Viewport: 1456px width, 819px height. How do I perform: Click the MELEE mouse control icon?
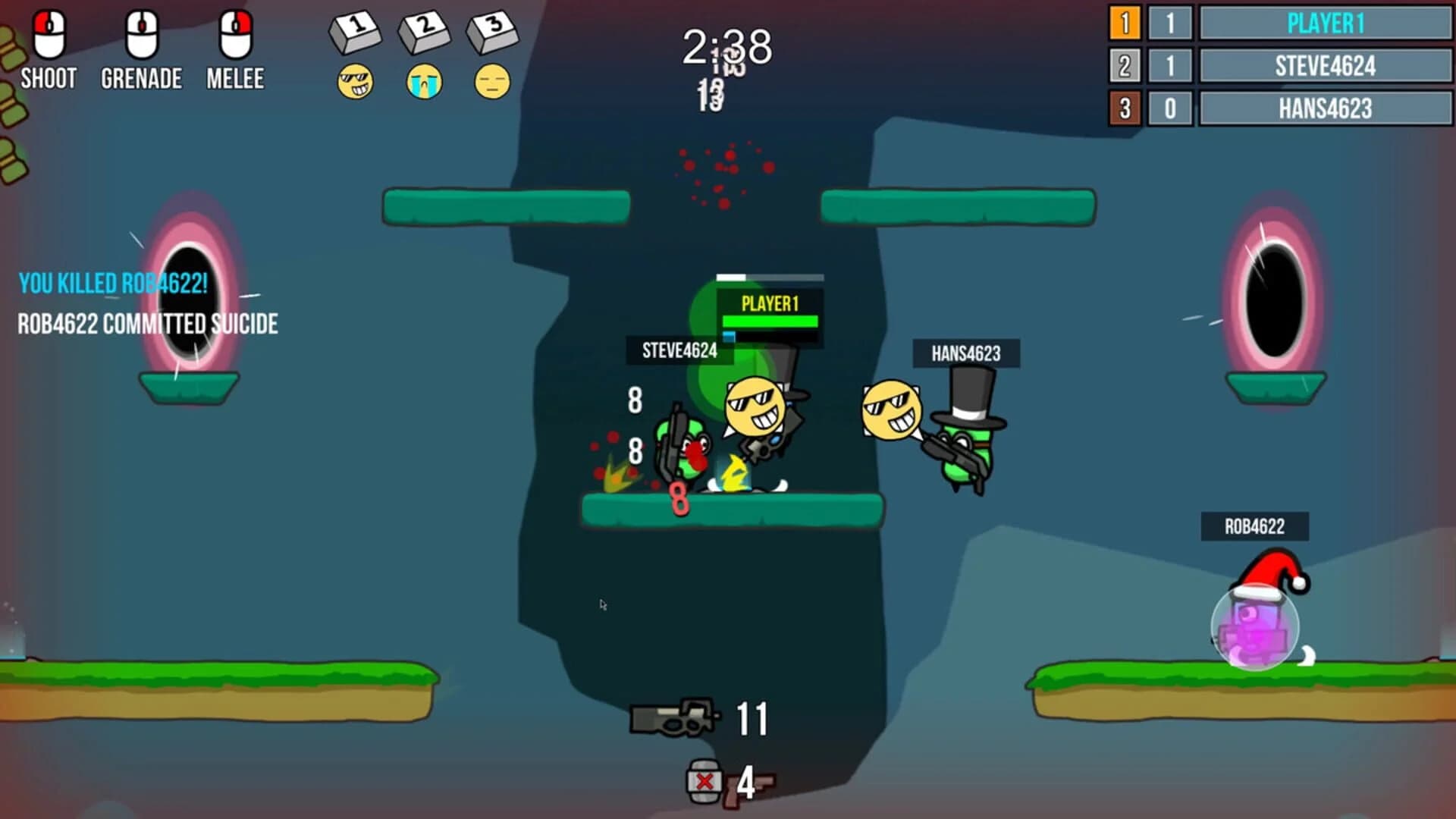click(234, 36)
